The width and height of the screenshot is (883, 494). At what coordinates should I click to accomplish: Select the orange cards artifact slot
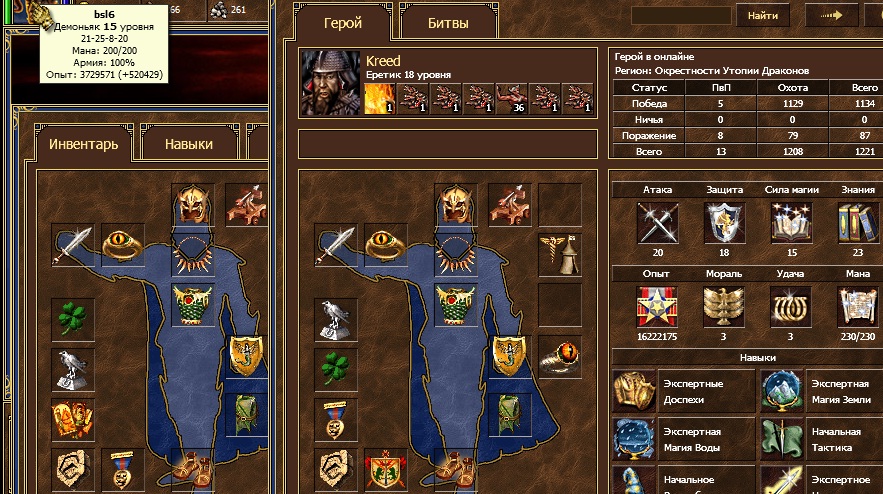(72, 417)
